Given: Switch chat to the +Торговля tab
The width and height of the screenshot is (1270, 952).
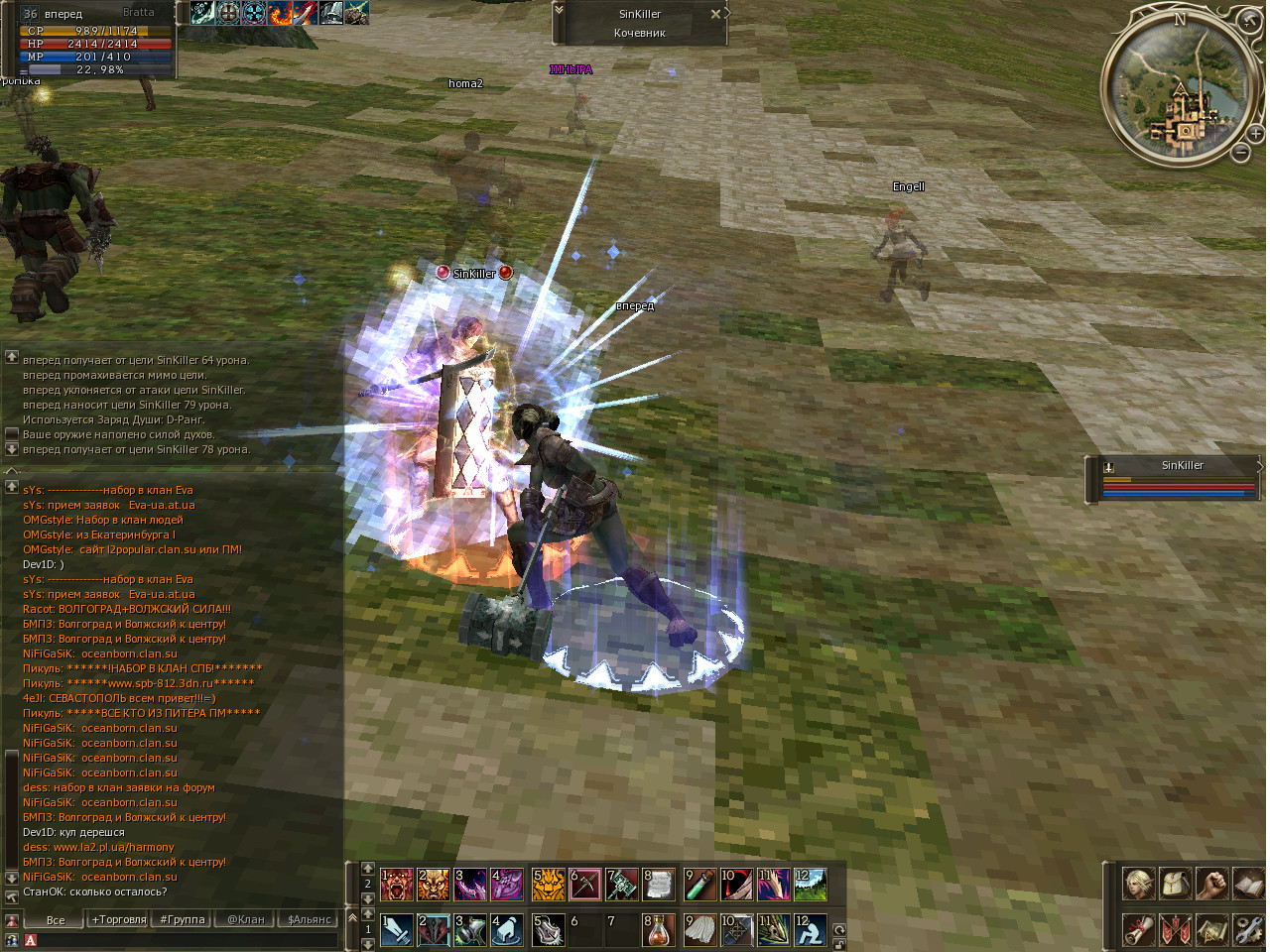Looking at the screenshot, I should [119, 919].
